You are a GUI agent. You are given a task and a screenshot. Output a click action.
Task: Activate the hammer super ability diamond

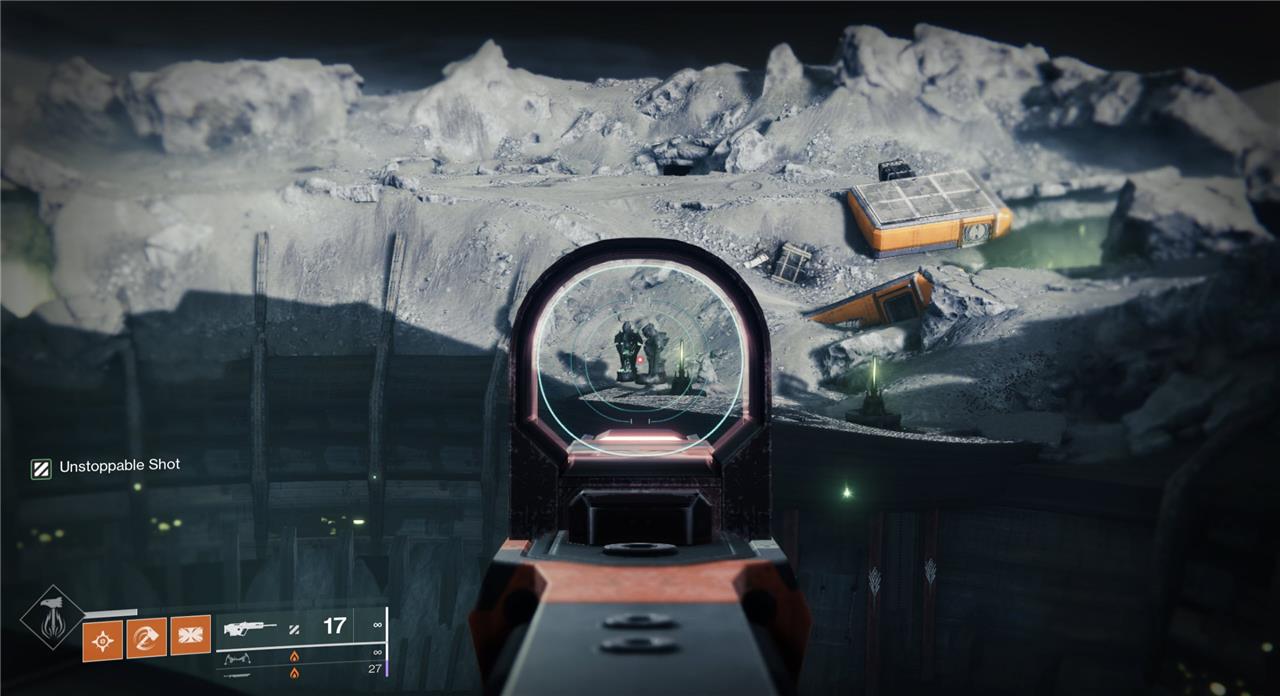pos(52,620)
